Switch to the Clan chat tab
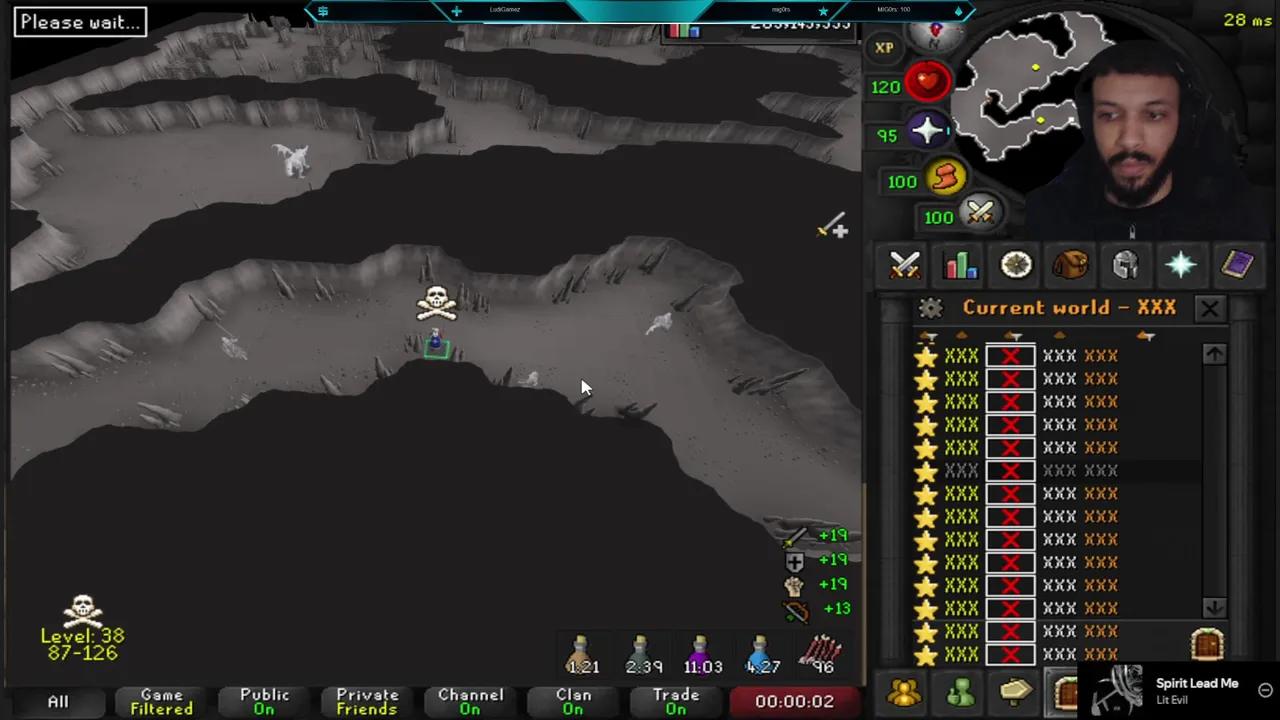The image size is (1280, 720). coord(572,700)
